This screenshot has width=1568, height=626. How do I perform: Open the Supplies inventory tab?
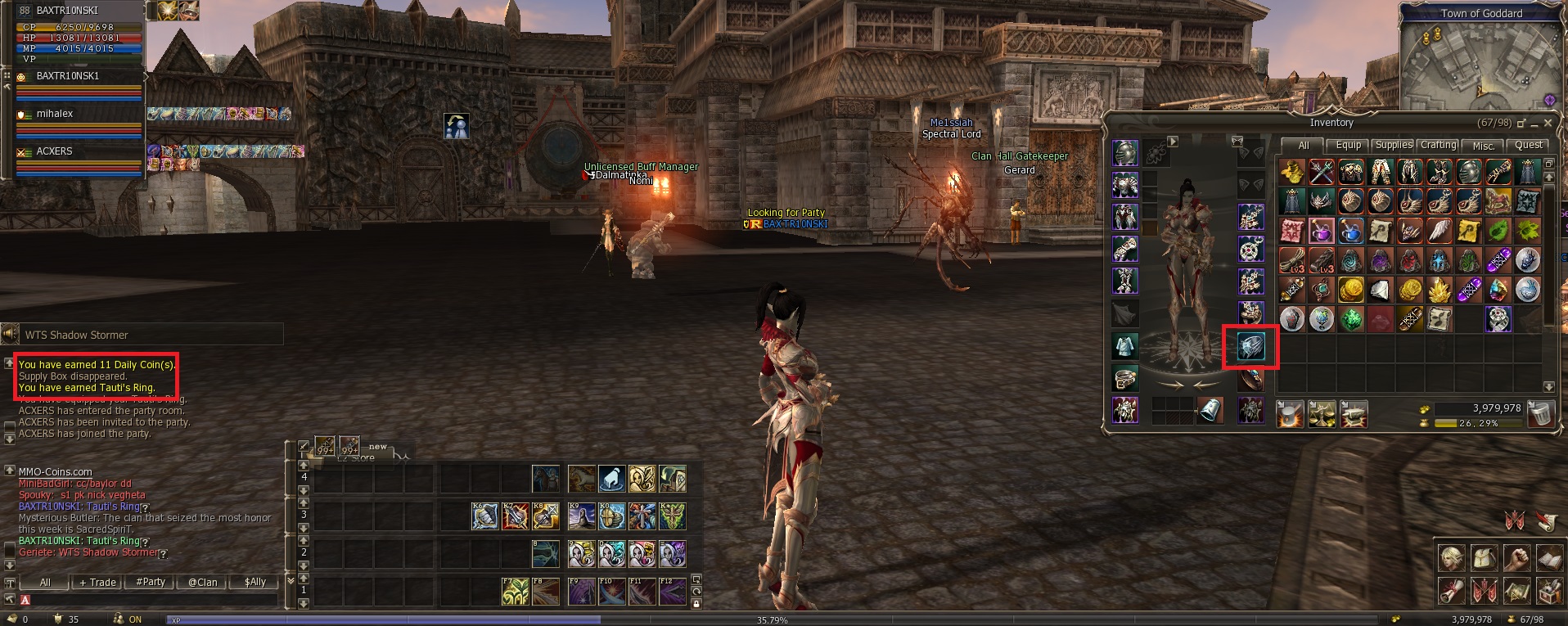(1393, 145)
